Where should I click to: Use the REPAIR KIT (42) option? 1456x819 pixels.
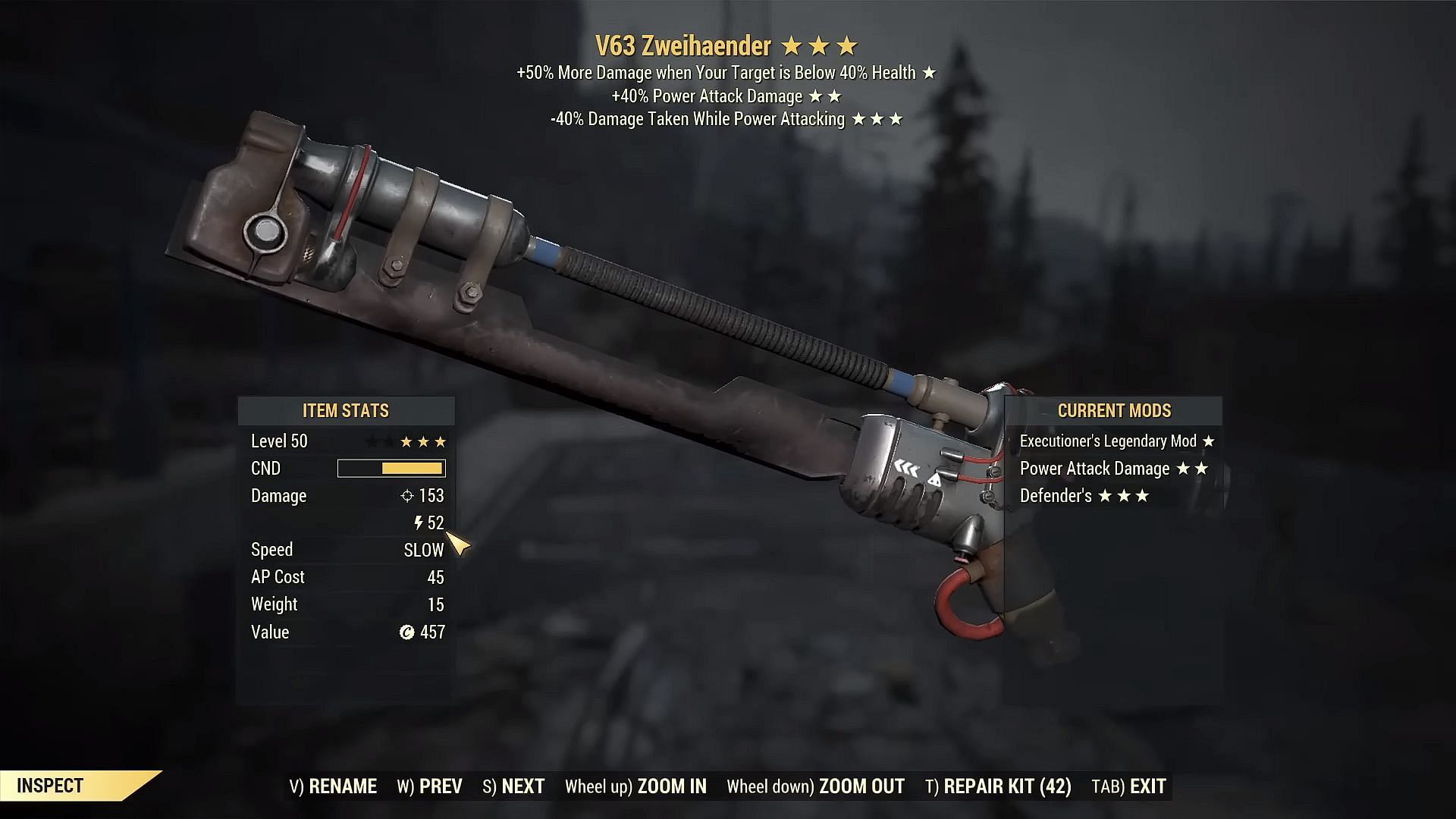point(998,786)
